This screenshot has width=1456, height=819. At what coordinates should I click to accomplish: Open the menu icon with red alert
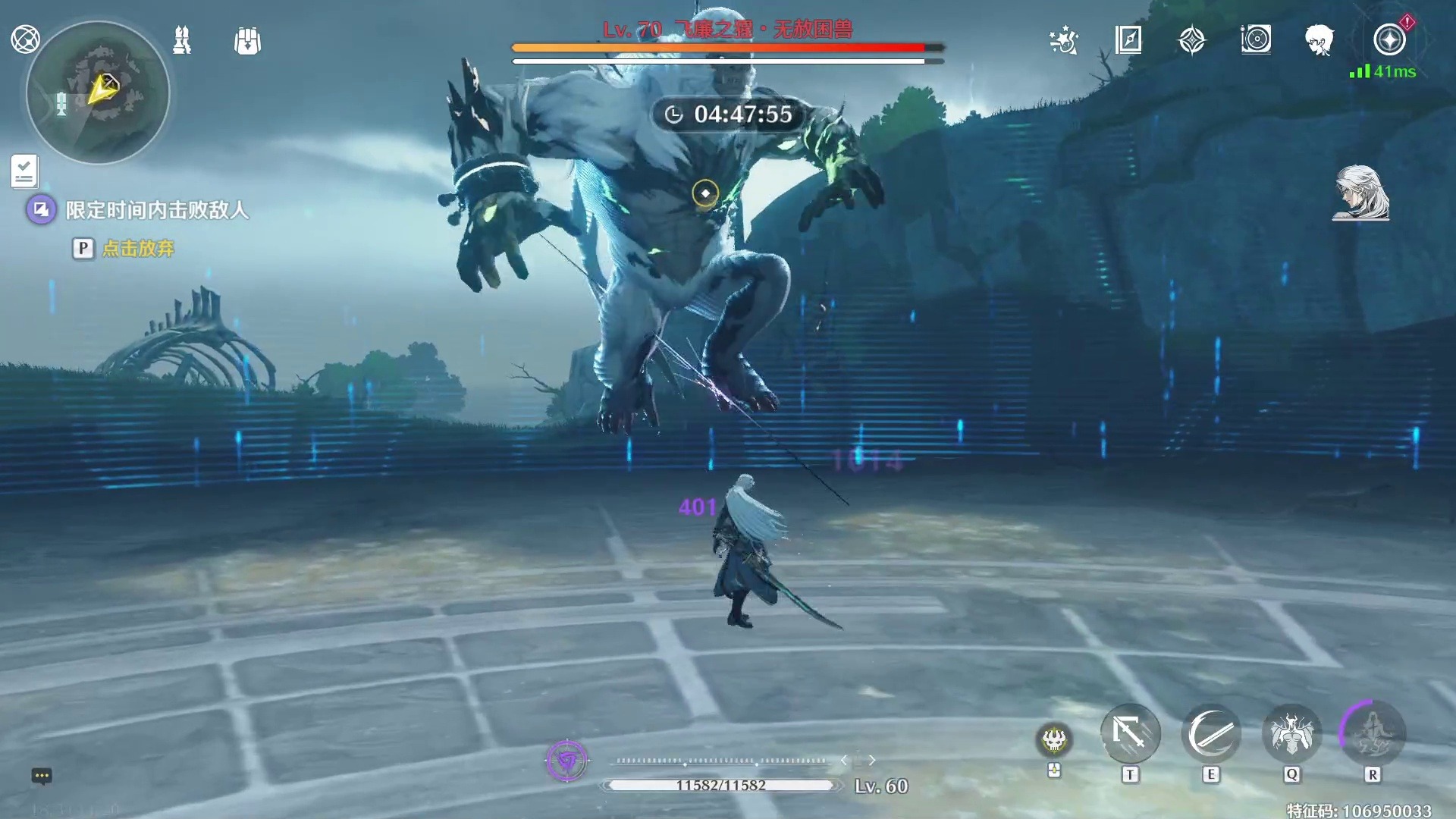(x=1390, y=39)
